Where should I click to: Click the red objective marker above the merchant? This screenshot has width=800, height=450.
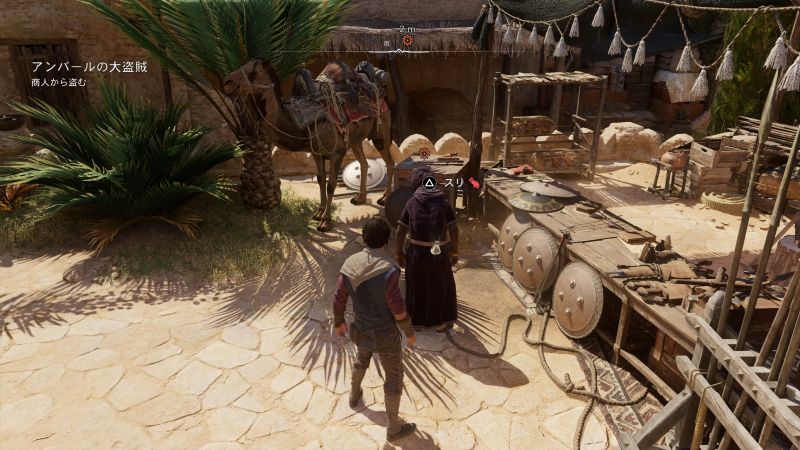(425, 153)
